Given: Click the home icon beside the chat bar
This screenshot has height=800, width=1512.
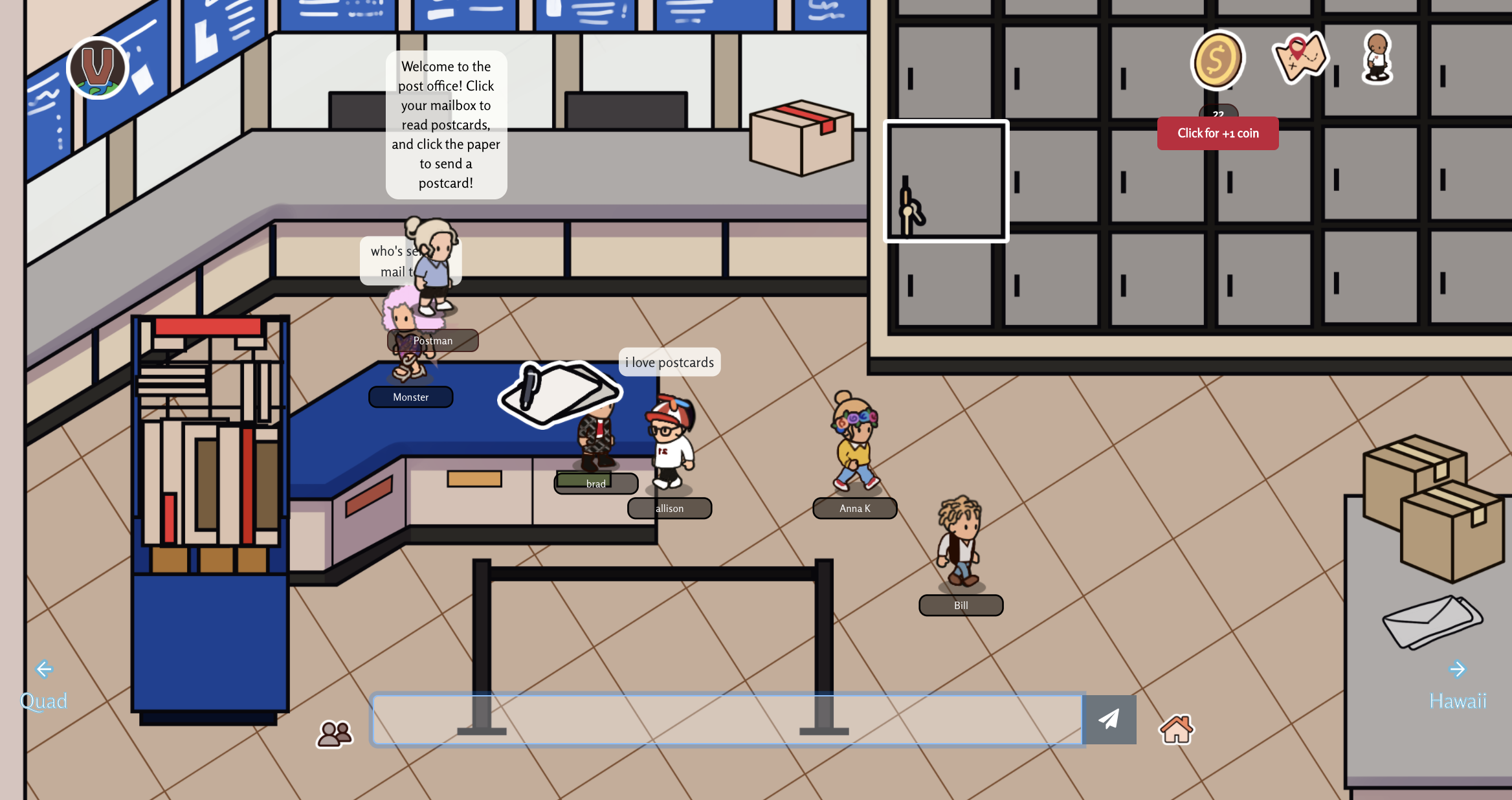Looking at the screenshot, I should 1176,728.
